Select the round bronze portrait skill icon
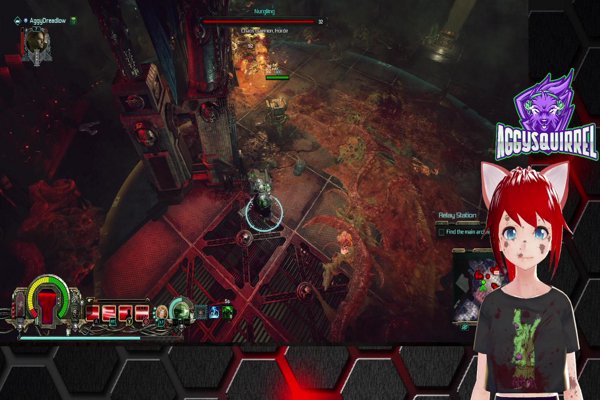The image size is (600, 400). pyautogui.click(x=160, y=313)
